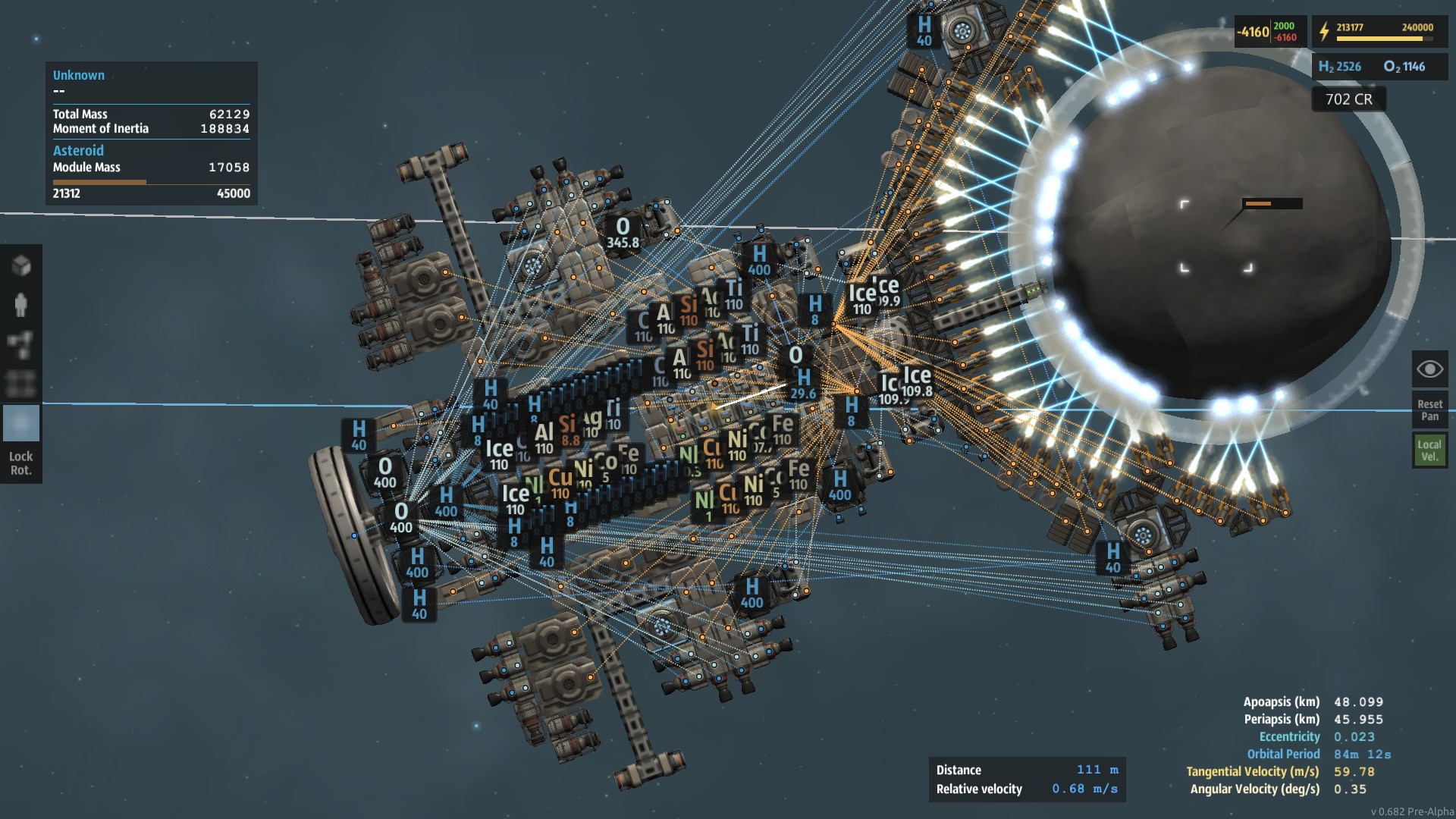Toggle the eye visibility icon on the right
Screen dimensions: 1456x819
tap(1429, 369)
